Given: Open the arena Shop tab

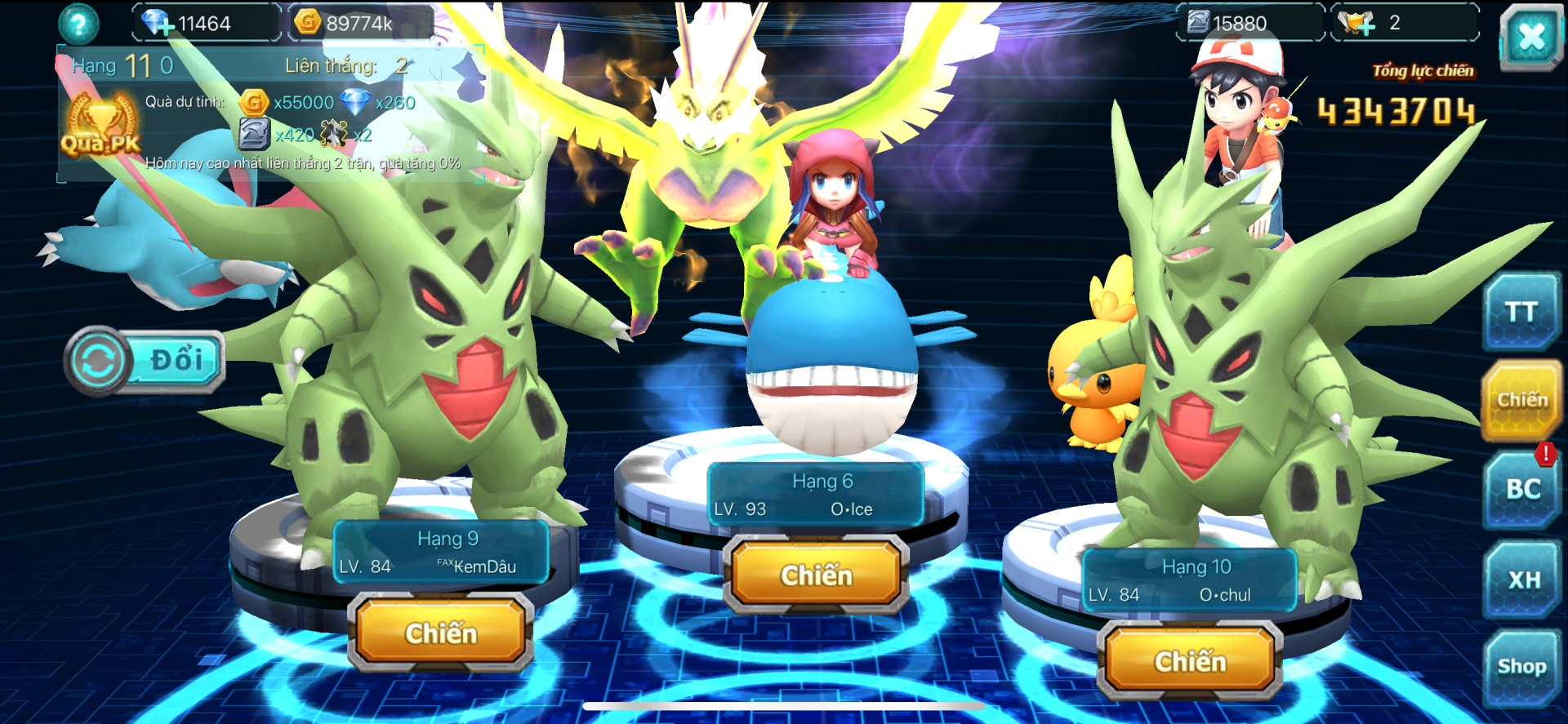Looking at the screenshot, I should click(x=1521, y=667).
